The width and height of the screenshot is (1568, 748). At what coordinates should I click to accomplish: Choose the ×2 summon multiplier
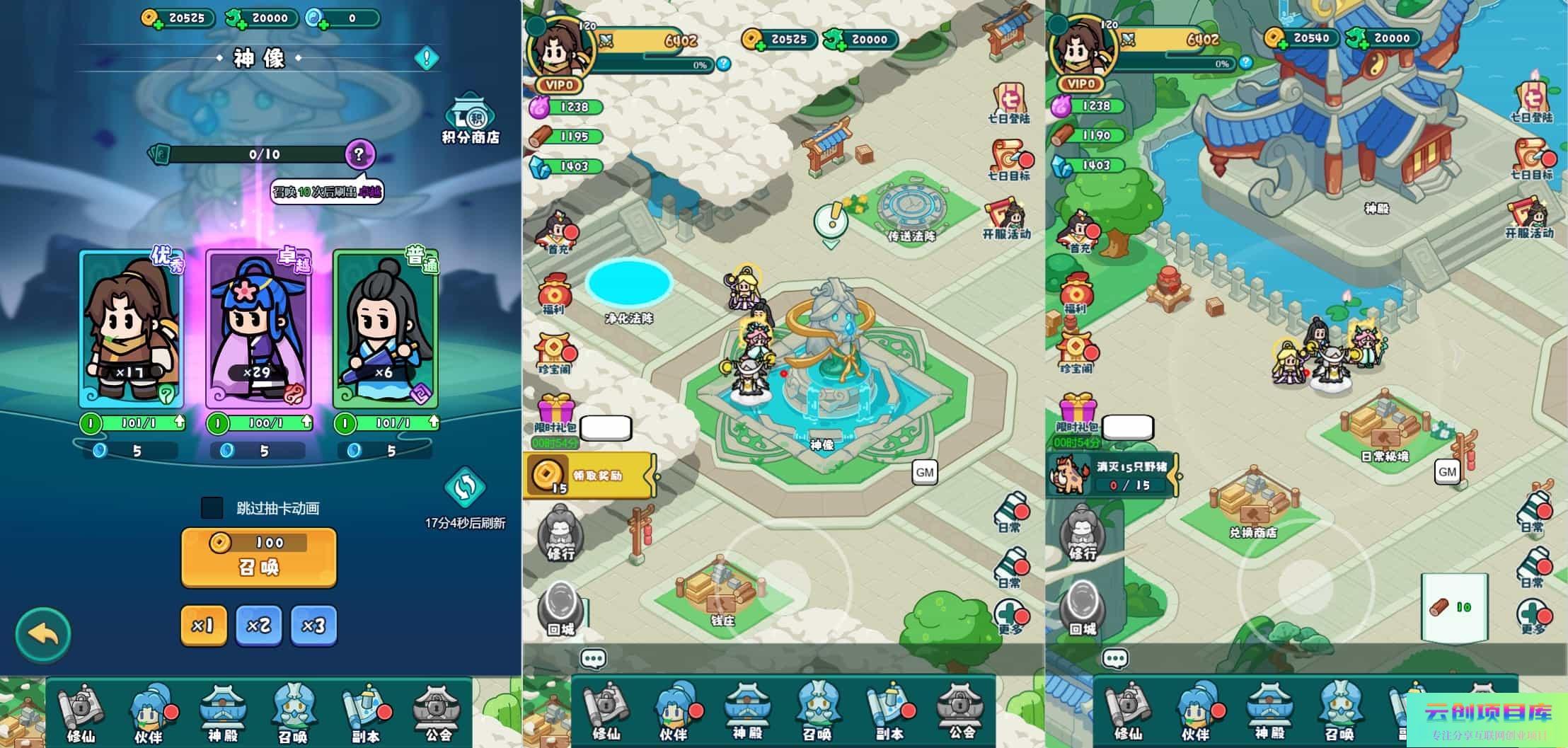[x=258, y=626]
